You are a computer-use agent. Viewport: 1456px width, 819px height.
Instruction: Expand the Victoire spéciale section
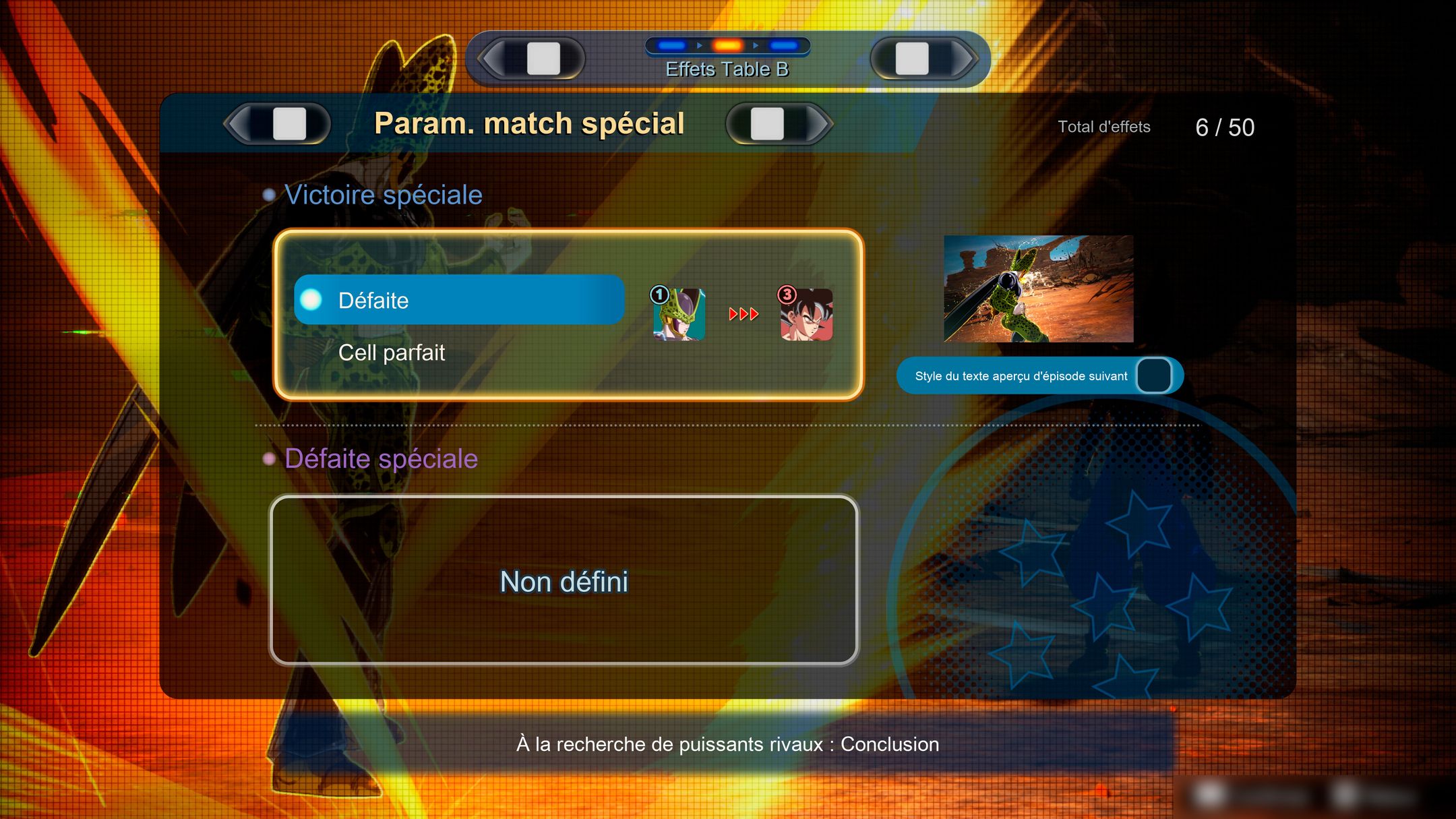point(384,195)
